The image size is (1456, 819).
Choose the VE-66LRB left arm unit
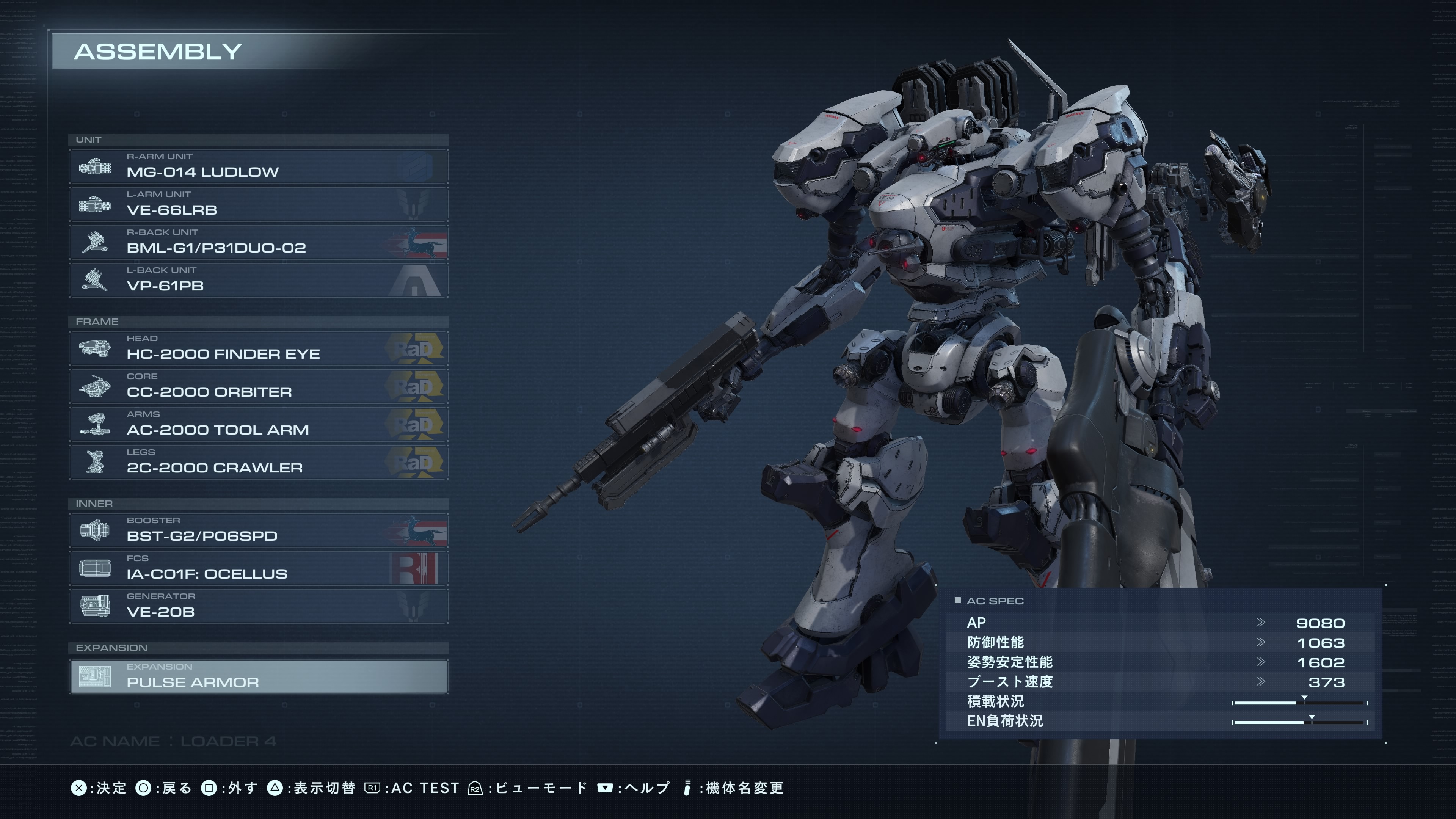pyautogui.click(x=258, y=204)
